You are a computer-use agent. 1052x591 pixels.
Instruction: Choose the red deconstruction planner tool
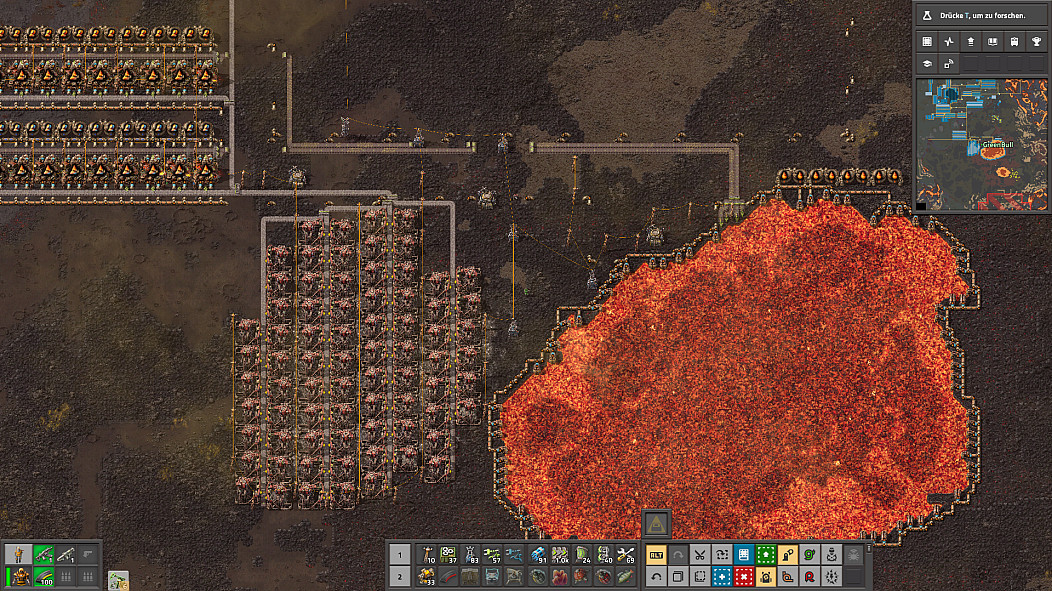click(744, 577)
